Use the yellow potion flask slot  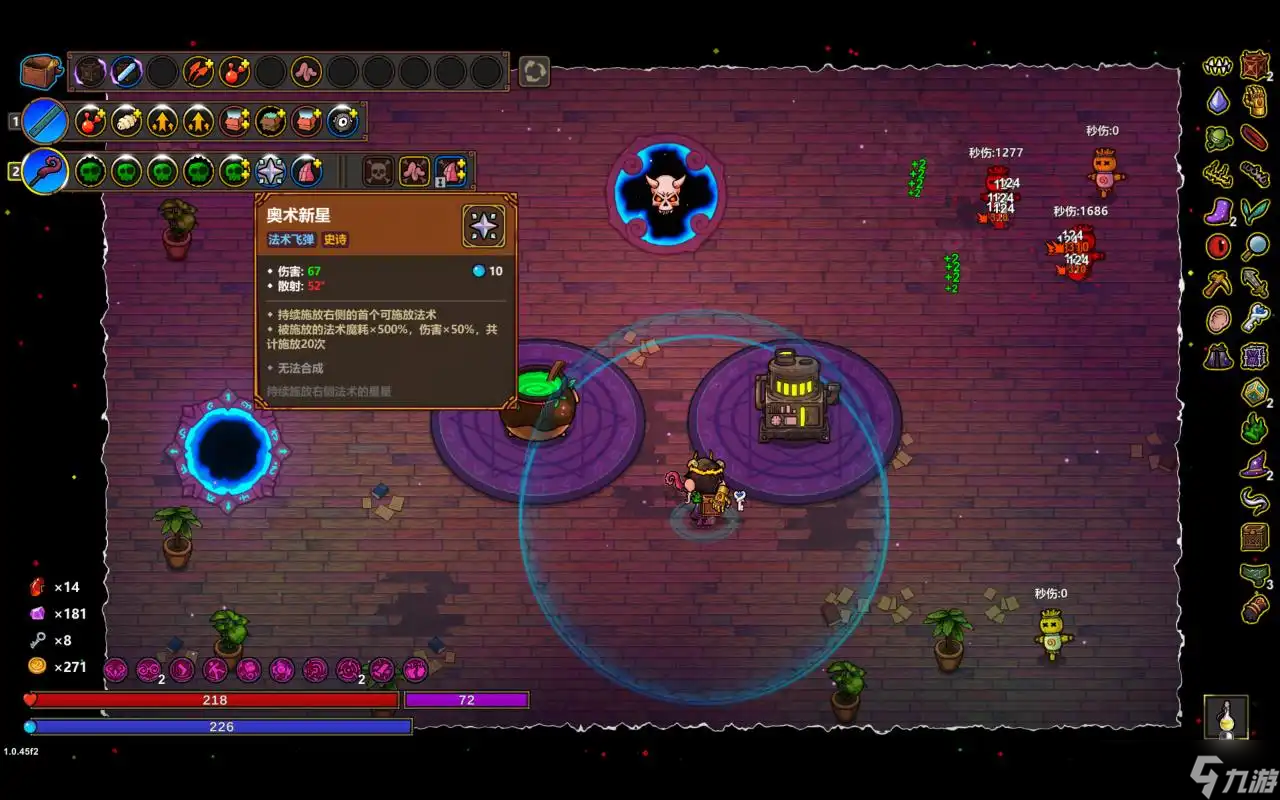(x=1226, y=718)
